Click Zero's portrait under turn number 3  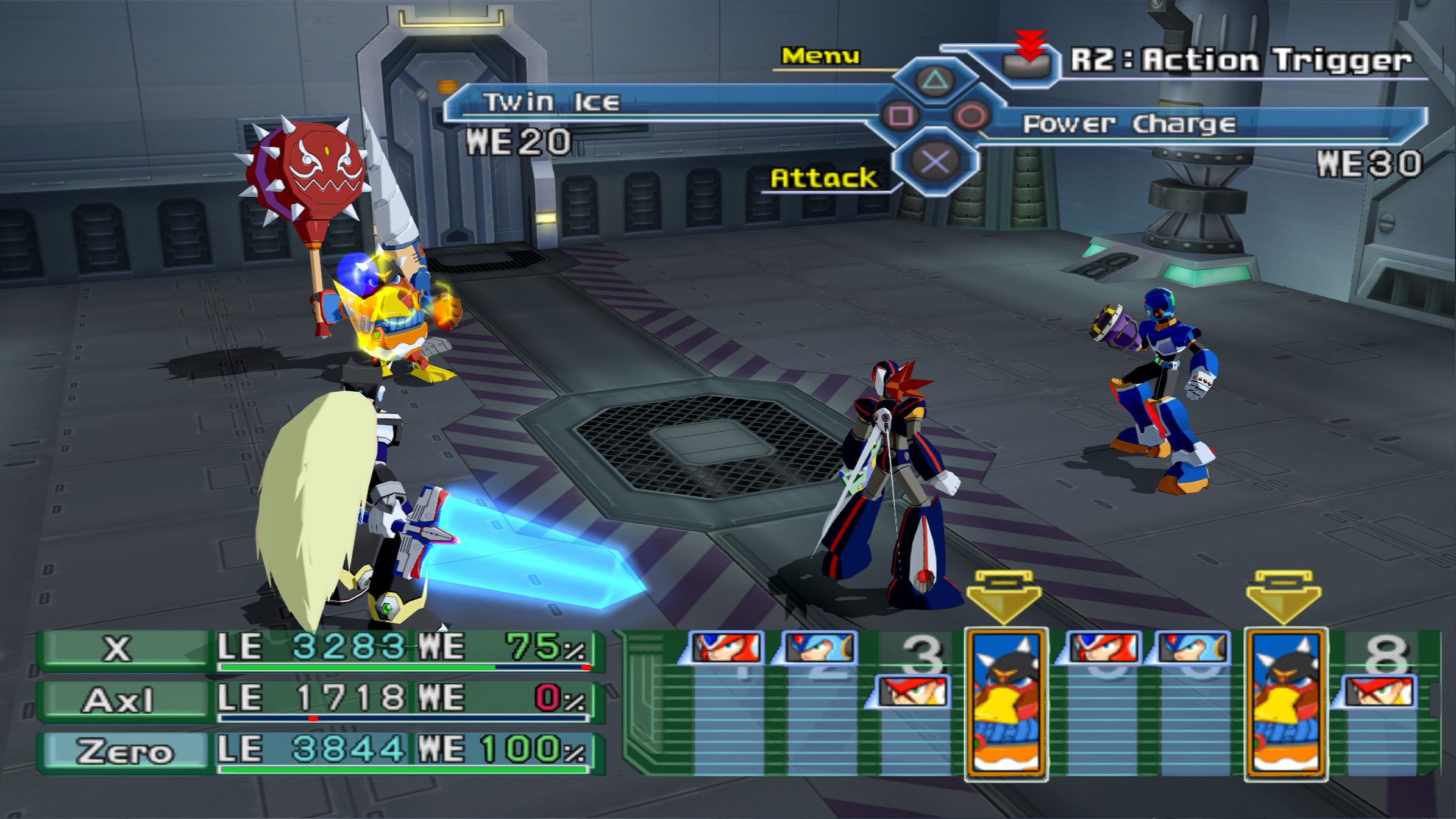(912, 692)
